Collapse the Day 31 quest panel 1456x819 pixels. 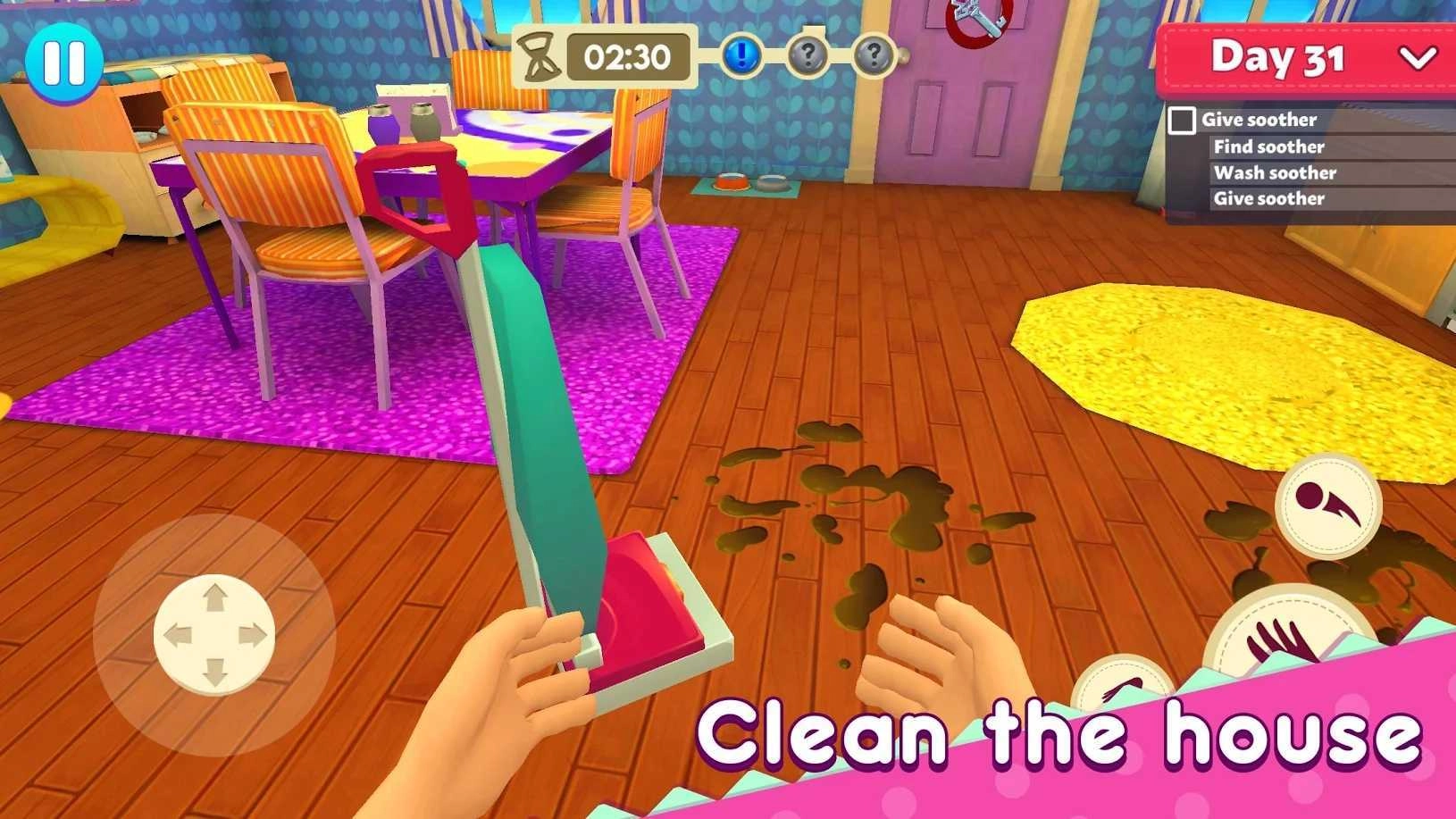tap(1418, 58)
